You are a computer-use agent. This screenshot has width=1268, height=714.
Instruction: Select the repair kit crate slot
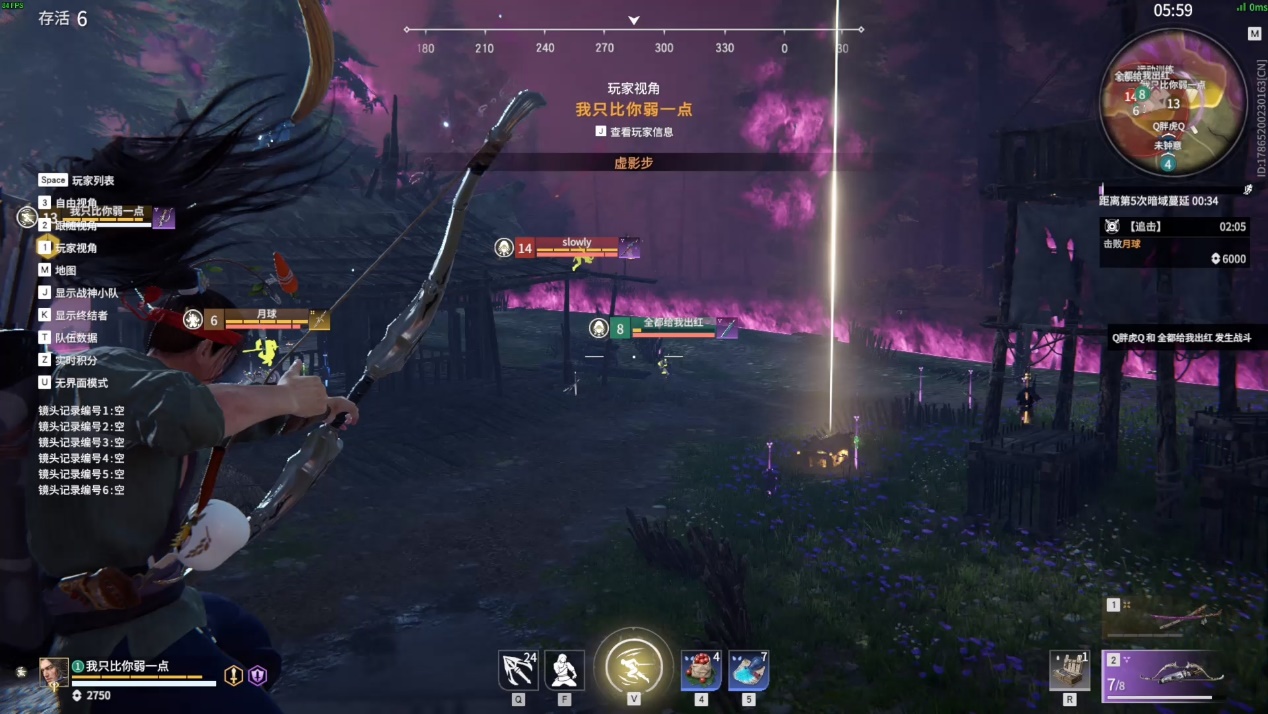click(1069, 670)
